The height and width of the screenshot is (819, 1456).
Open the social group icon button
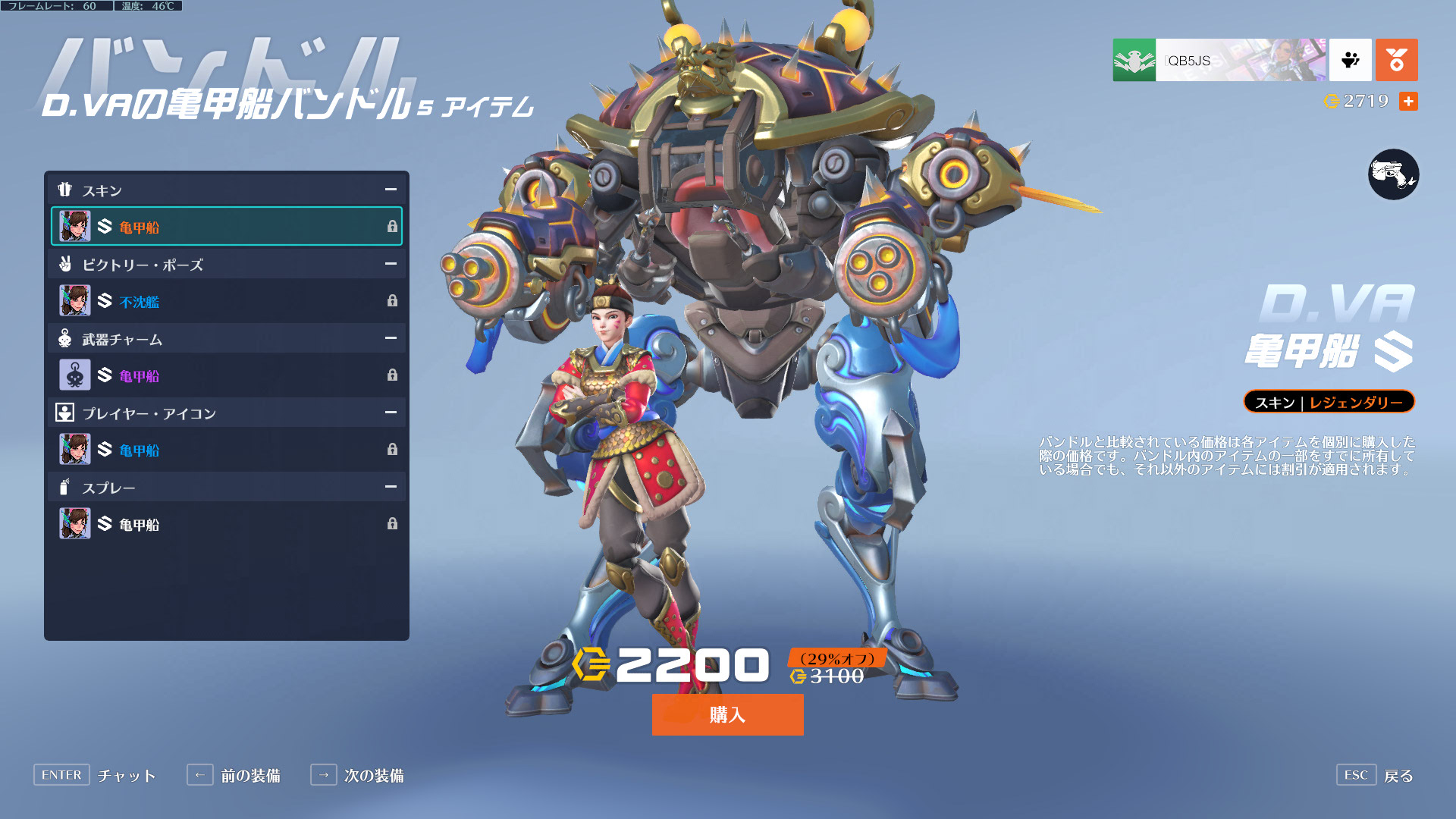click(1350, 60)
